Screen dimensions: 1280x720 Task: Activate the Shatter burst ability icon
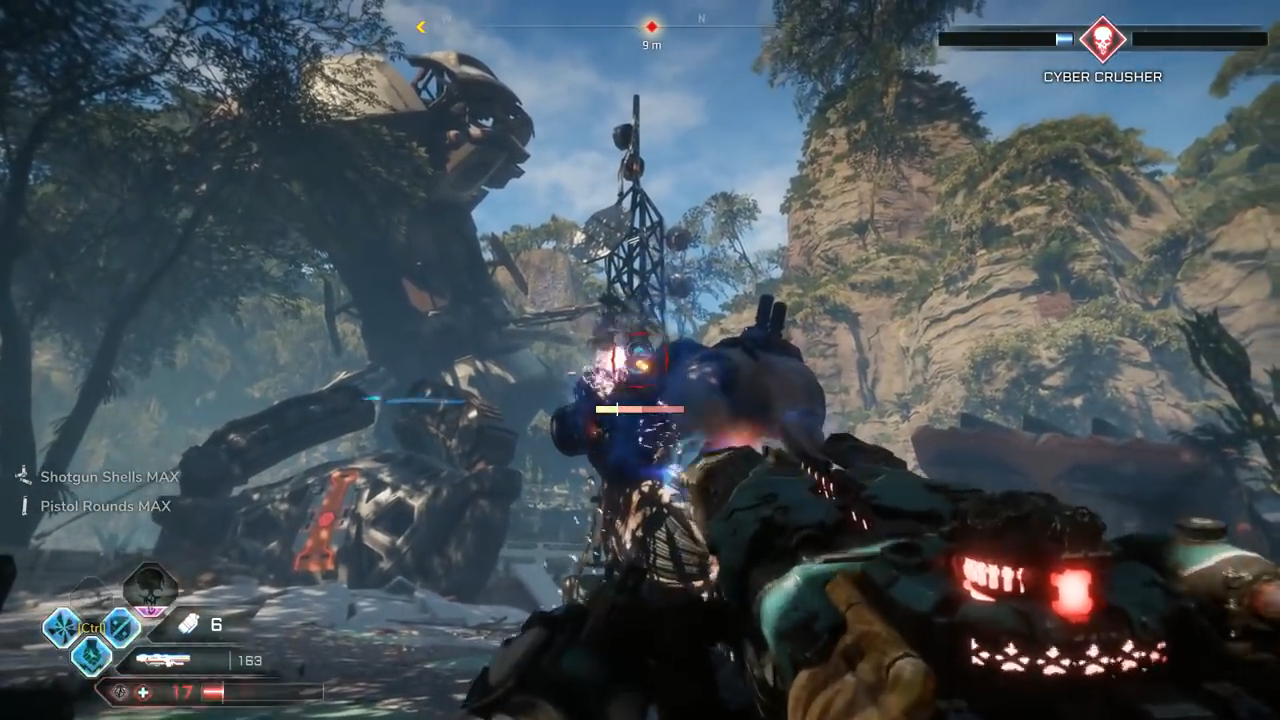click(x=62, y=627)
